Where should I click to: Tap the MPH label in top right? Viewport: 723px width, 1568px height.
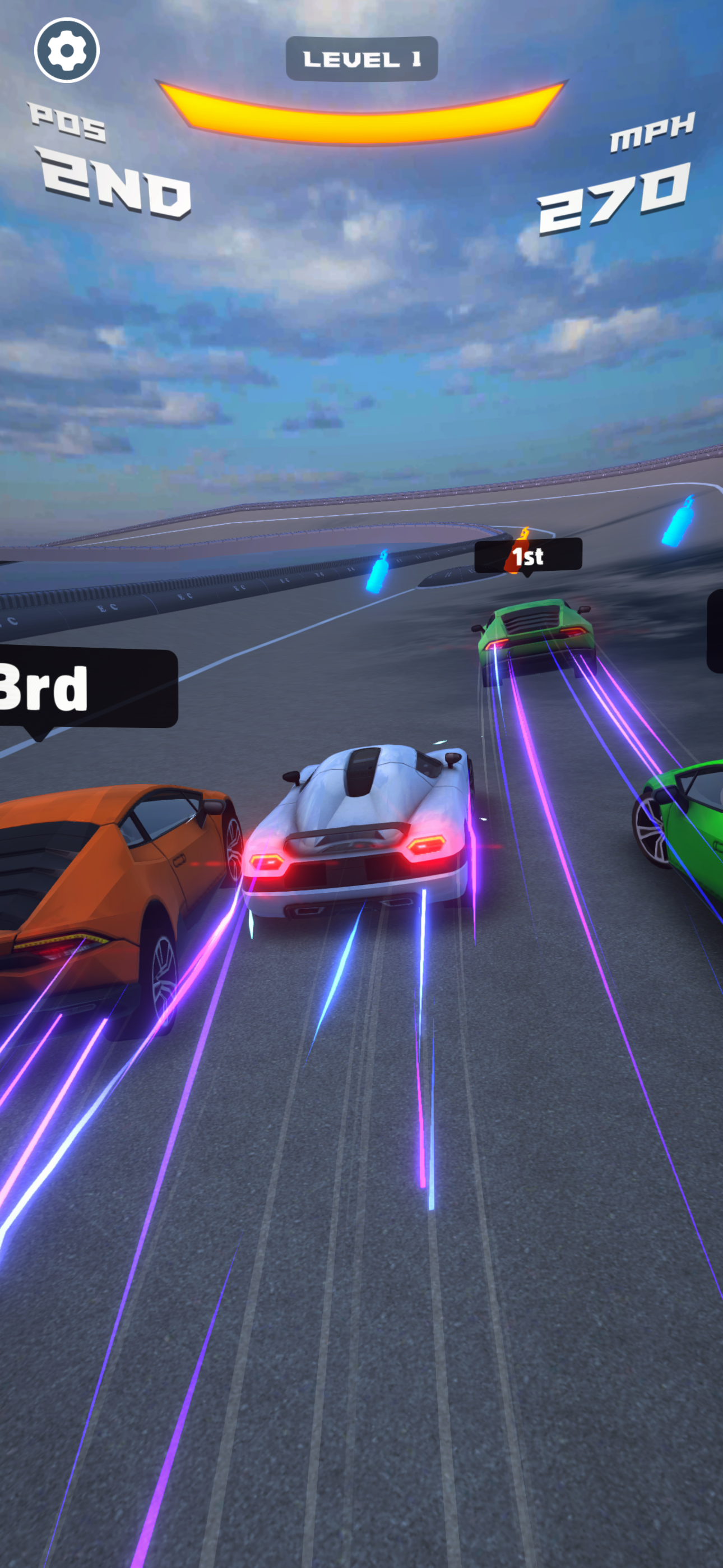click(x=651, y=134)
